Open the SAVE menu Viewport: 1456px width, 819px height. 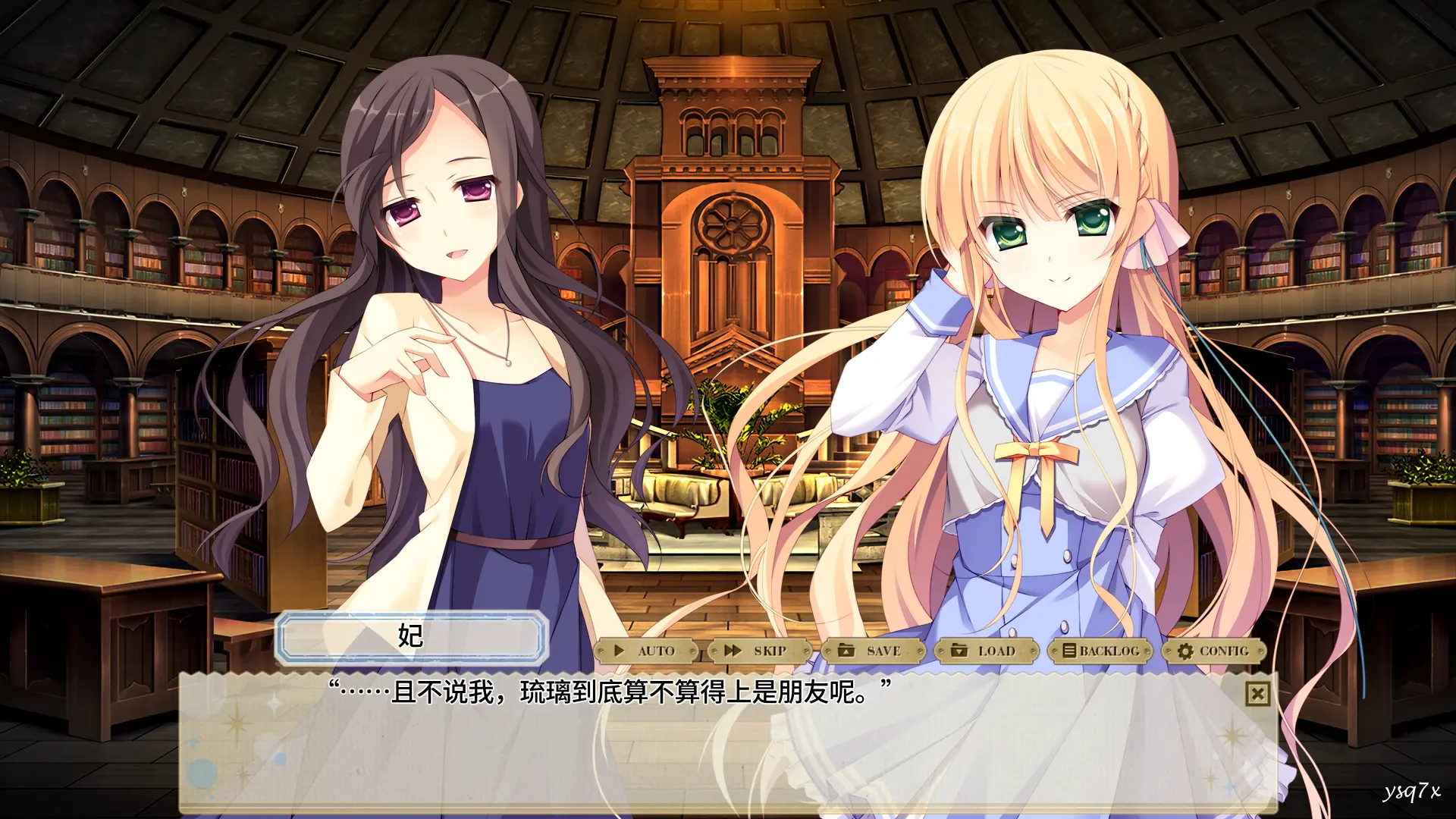[x=872, y=651]
